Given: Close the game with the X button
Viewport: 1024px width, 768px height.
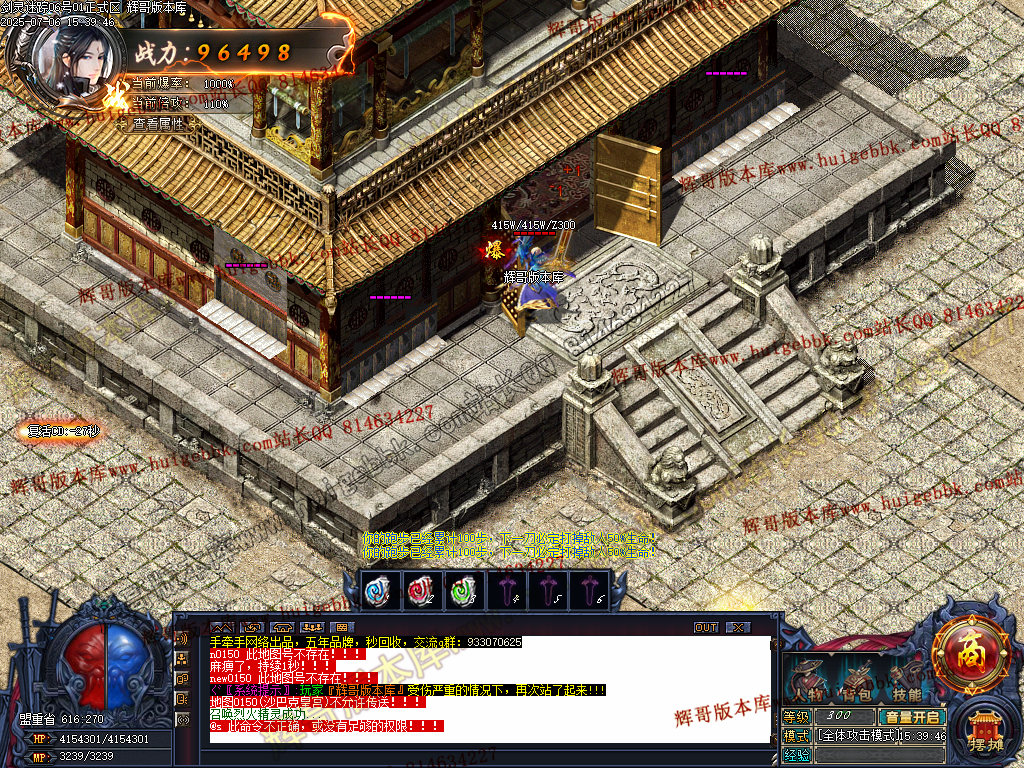Looking at the screenshot, I should coord(738,627).
